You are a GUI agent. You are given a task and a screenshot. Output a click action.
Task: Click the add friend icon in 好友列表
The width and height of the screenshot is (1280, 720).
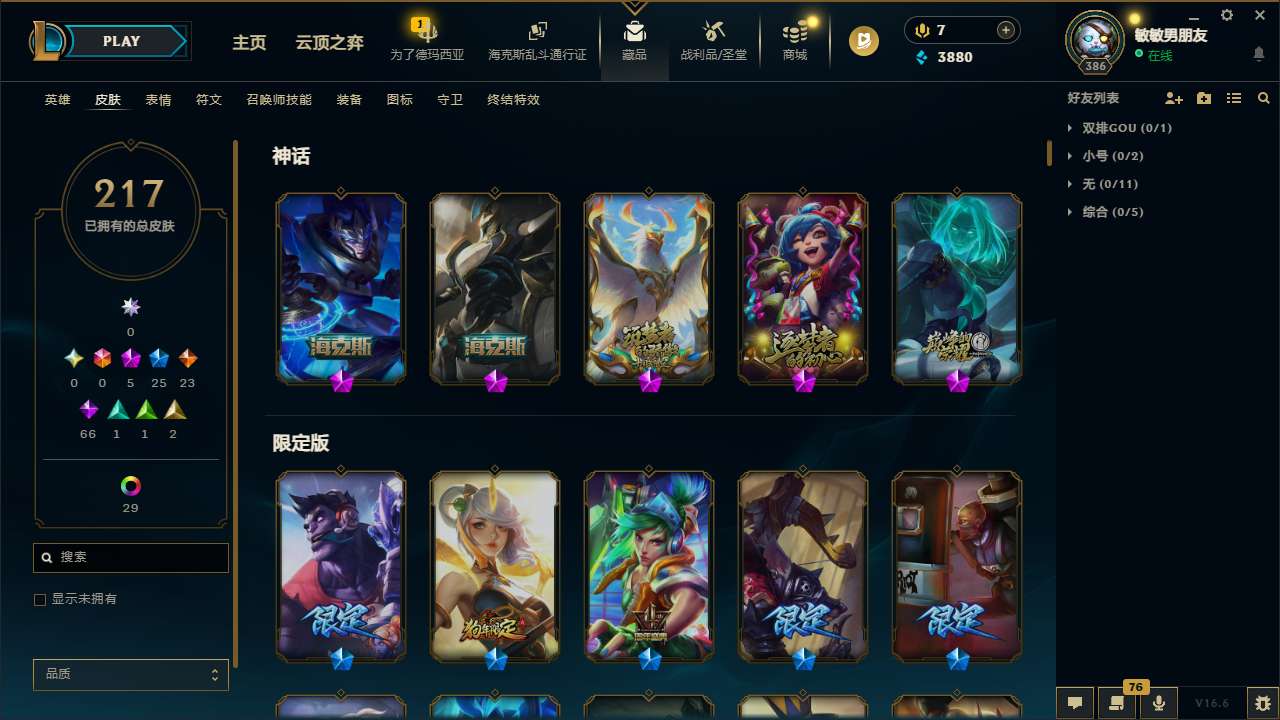pyautogui.click(x=1172, y=98)
